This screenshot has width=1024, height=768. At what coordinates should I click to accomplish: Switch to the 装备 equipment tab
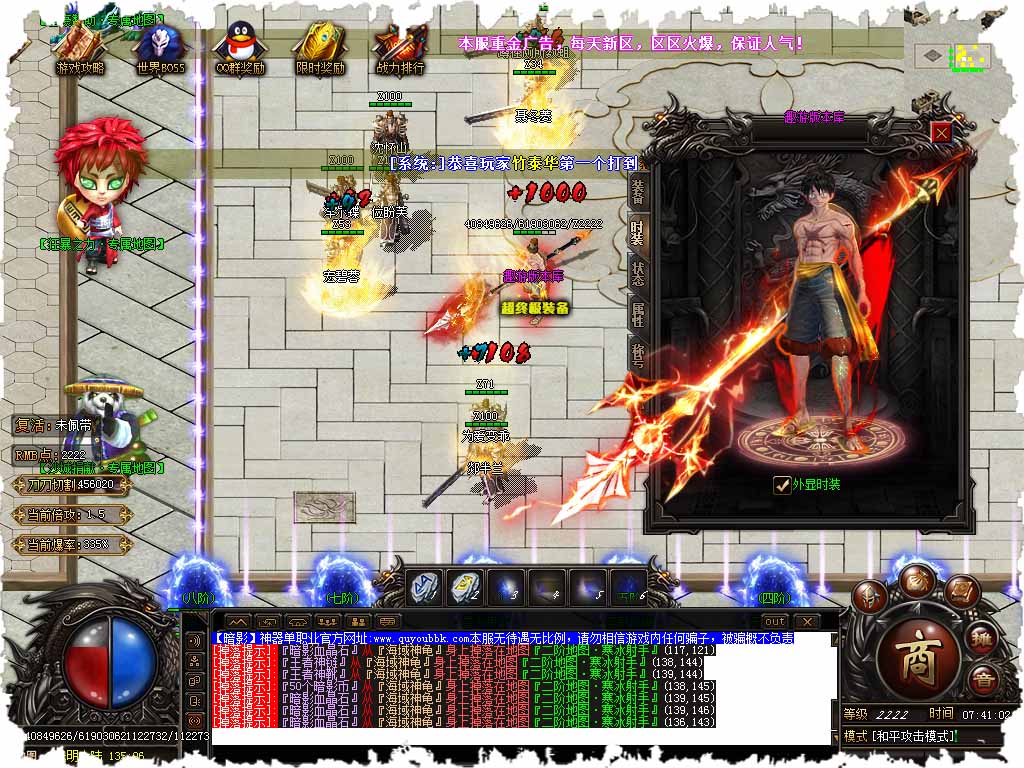(638, 193)
